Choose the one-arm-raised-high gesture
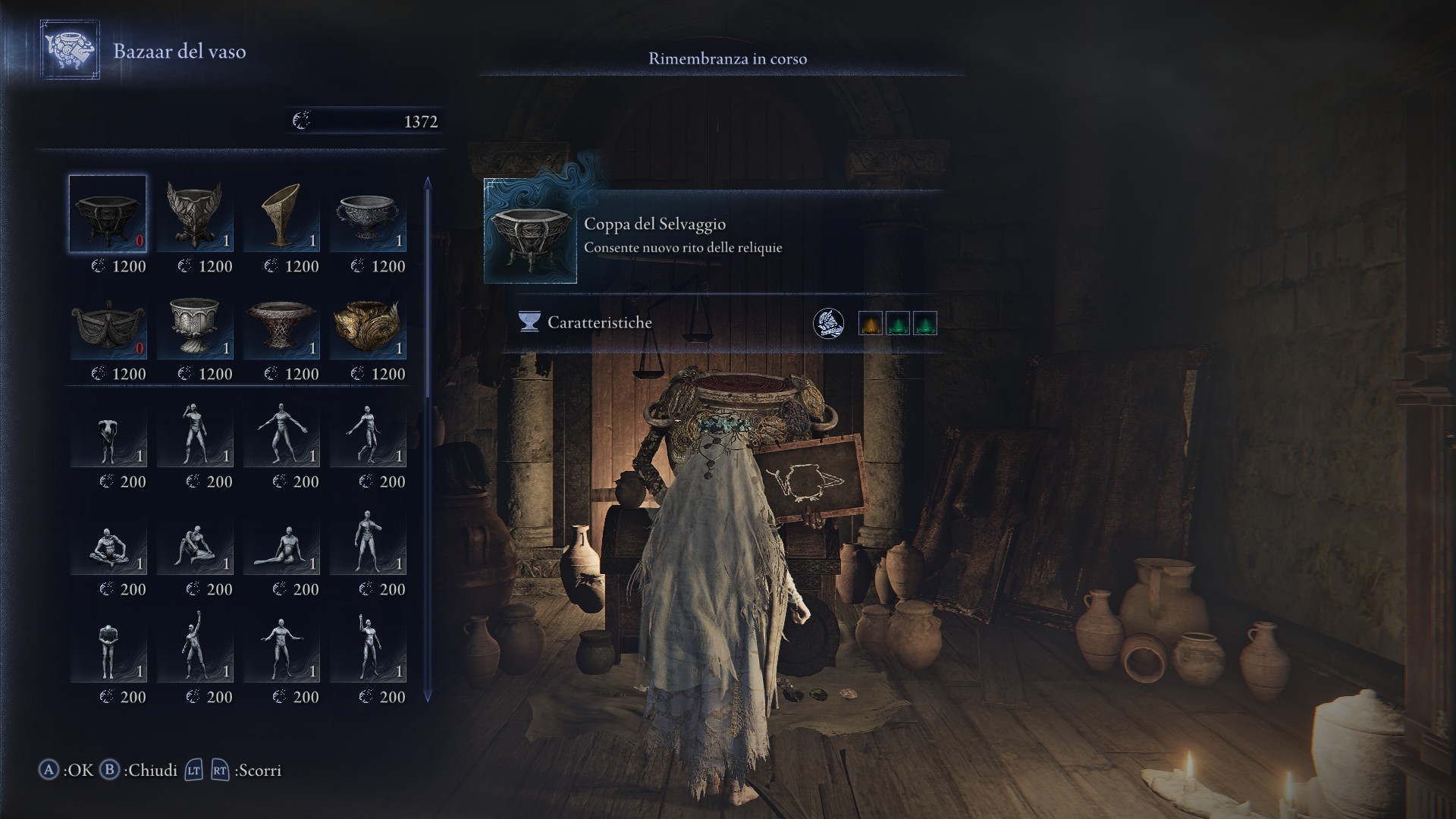This screenshot has height=819, width=1456. coord(194,649)
